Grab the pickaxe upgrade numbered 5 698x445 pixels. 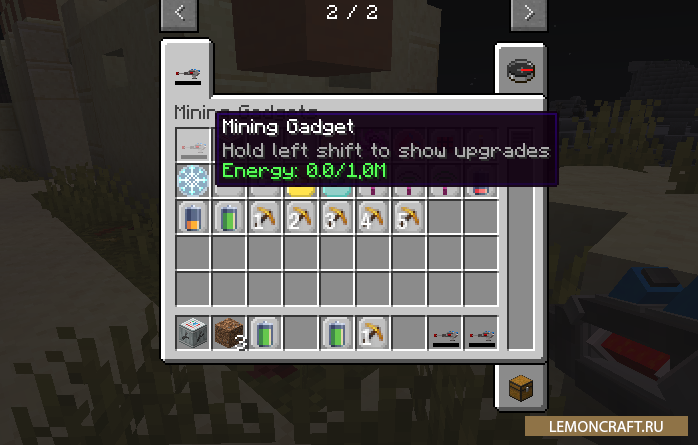click(x=408, y=217)
